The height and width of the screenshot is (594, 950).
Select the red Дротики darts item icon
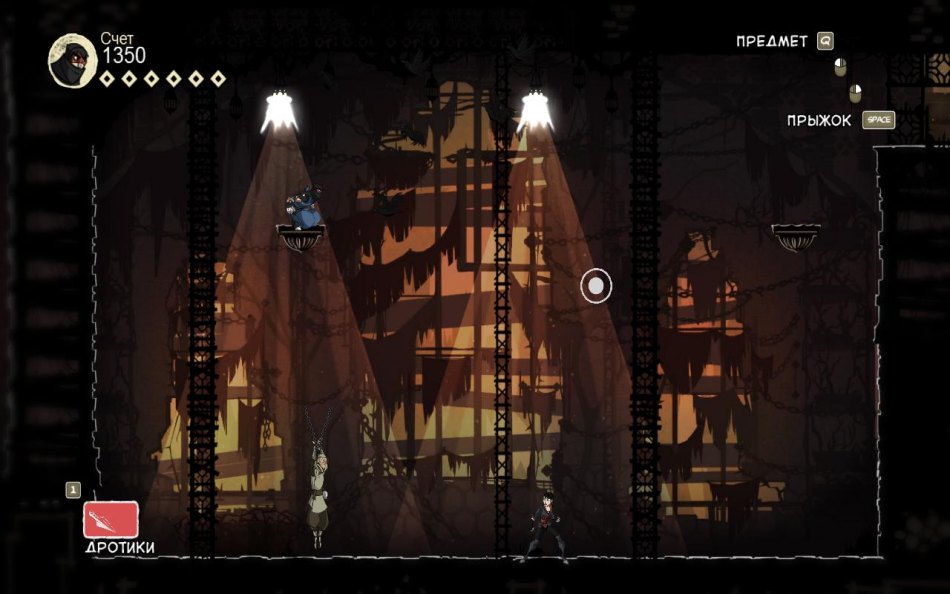point(111,520)
